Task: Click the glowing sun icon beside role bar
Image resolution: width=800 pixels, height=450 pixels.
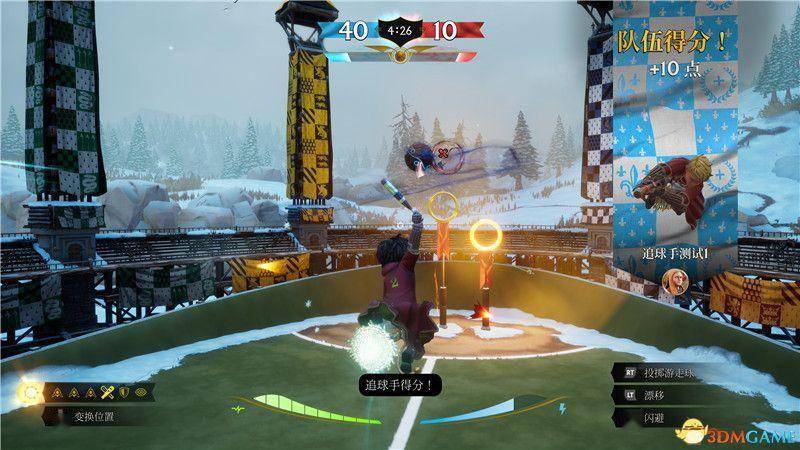Action: tap(31, 393)
